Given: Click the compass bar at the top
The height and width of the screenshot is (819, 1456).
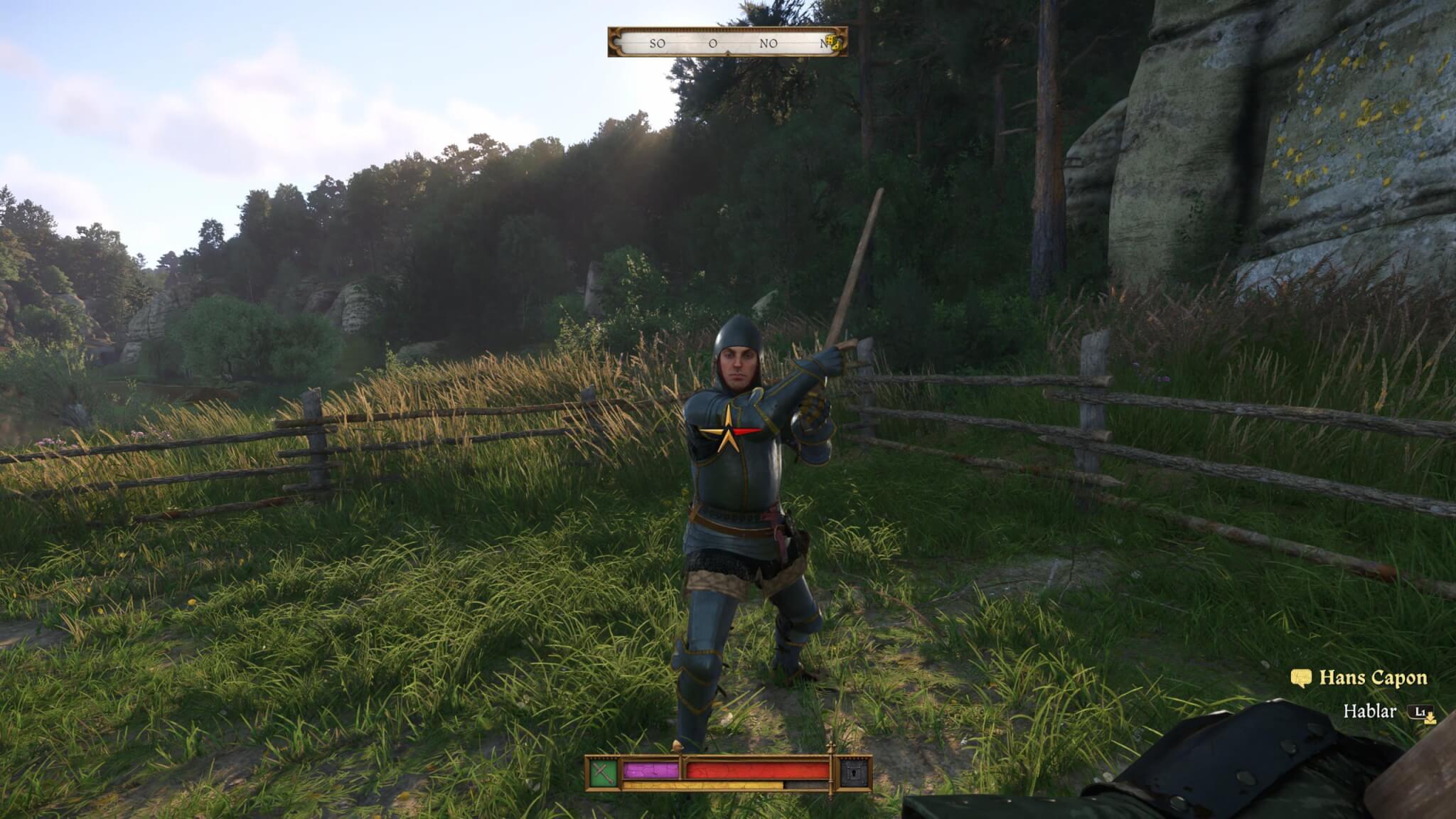Looking at the screenshot, I should [x=727, y=43].
